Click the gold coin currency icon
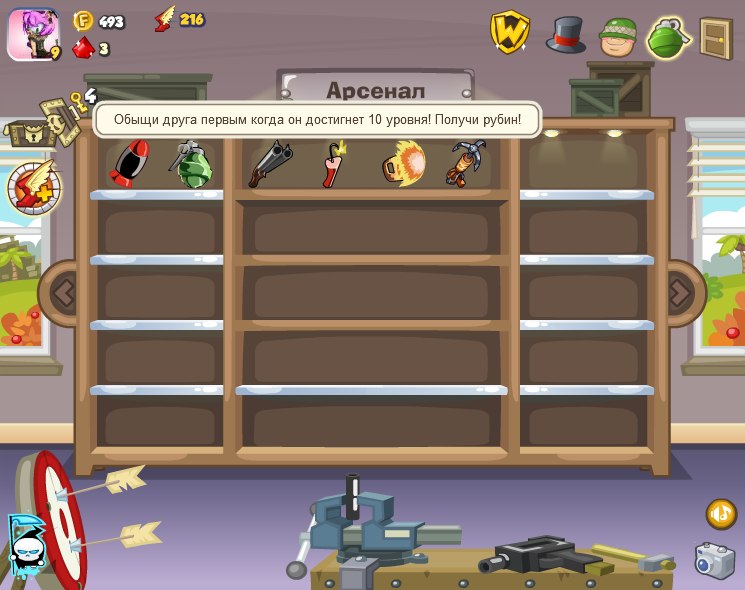Screen dimensions: 745x590 pos(83,20)
